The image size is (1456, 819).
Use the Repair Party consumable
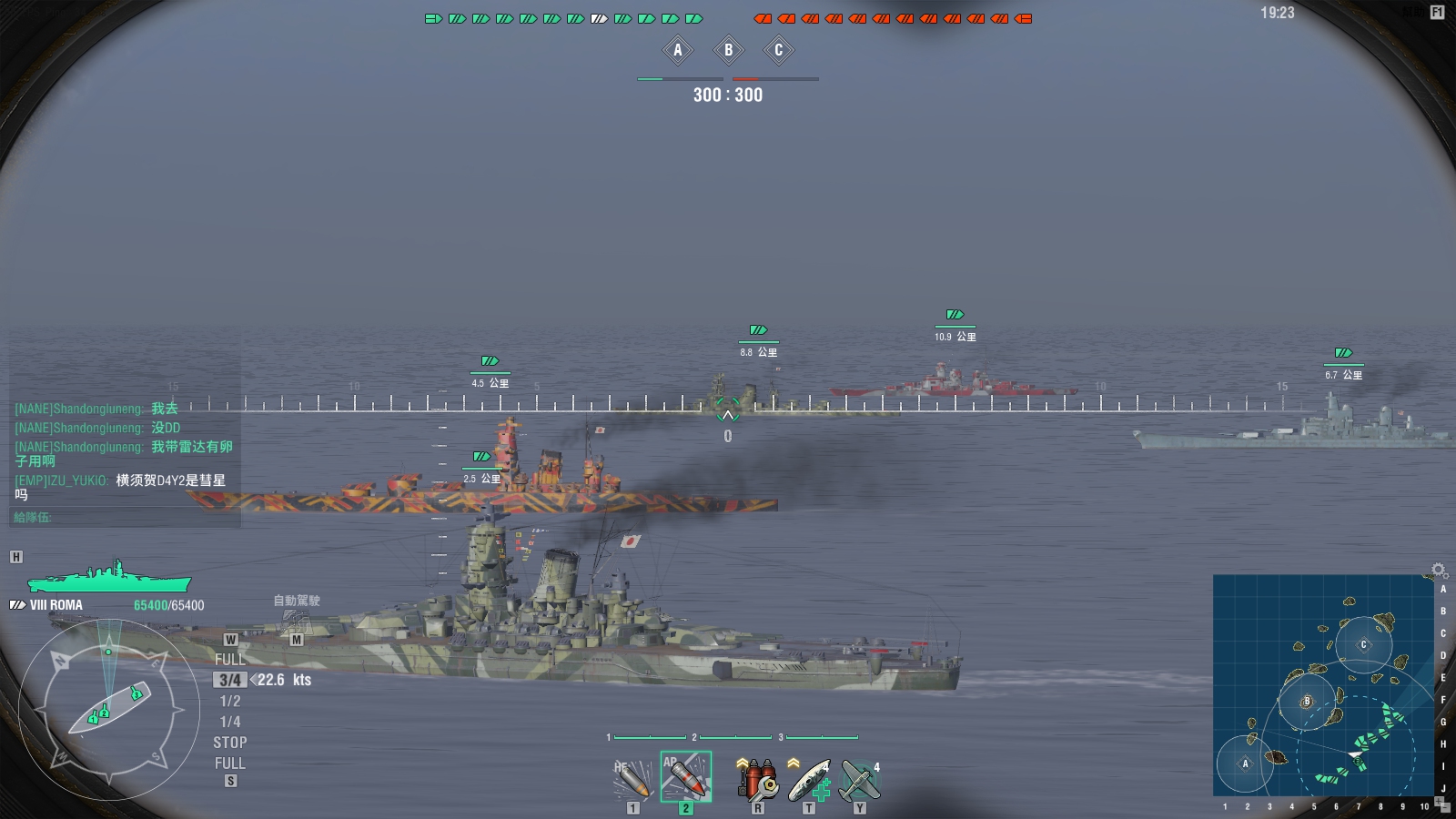809,779
